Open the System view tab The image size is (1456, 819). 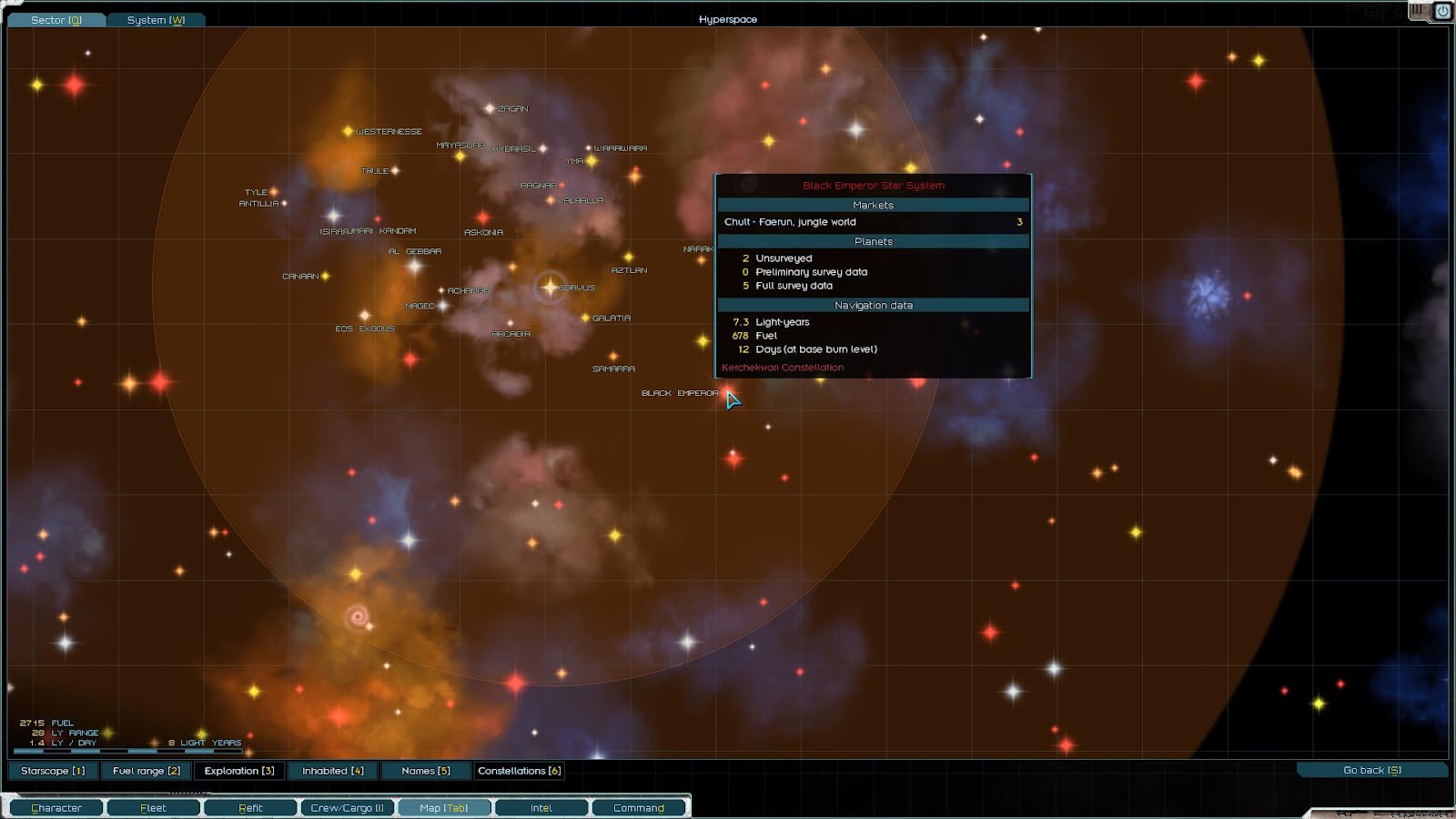point(156,19)
